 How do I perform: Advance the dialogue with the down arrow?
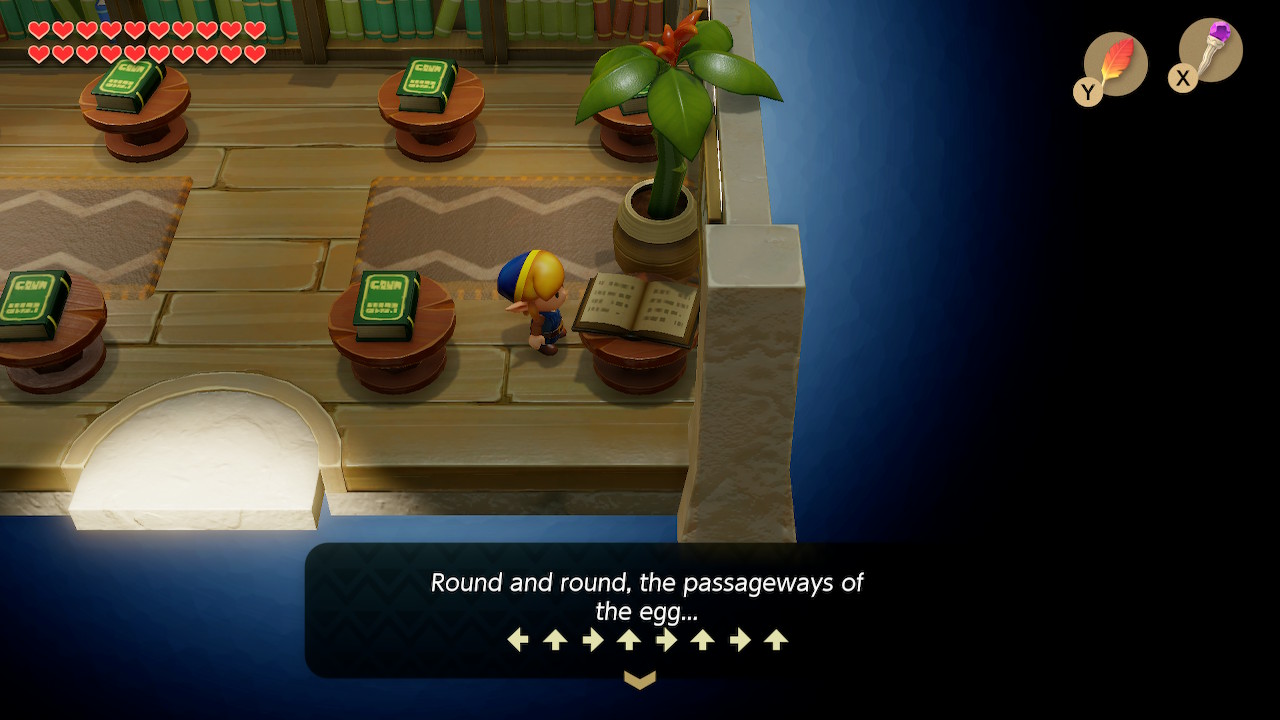coord(640,680)
